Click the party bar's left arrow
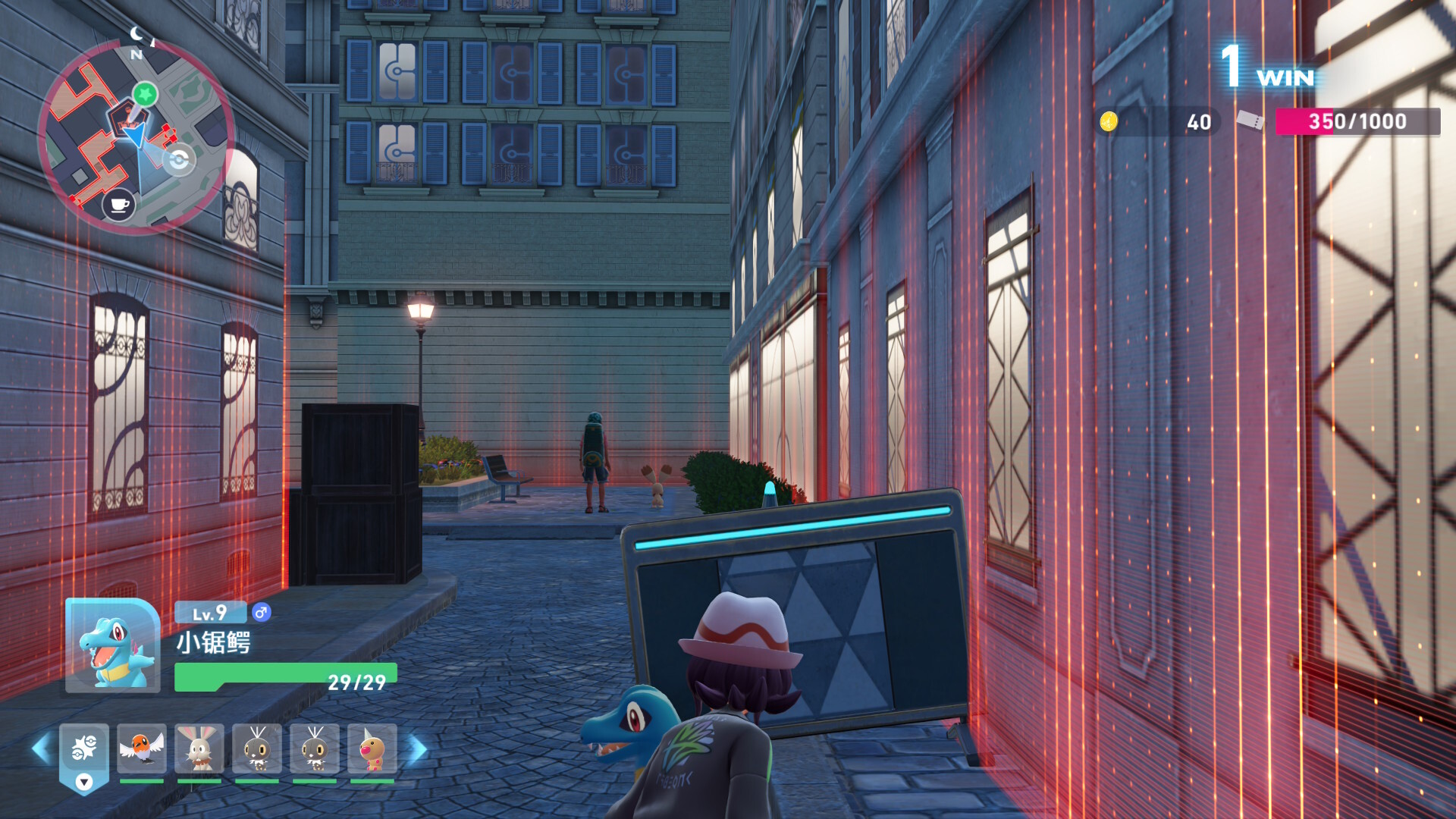This screenshot has width=1456, height=819. (41, 748)
